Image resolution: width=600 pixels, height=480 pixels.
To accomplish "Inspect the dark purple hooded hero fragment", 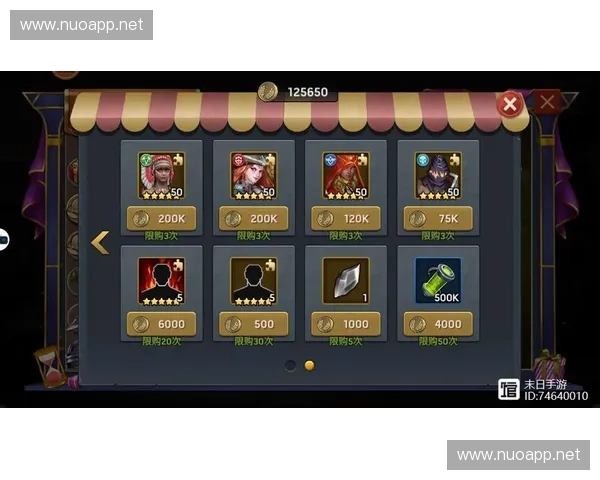I will pos(438,175).
